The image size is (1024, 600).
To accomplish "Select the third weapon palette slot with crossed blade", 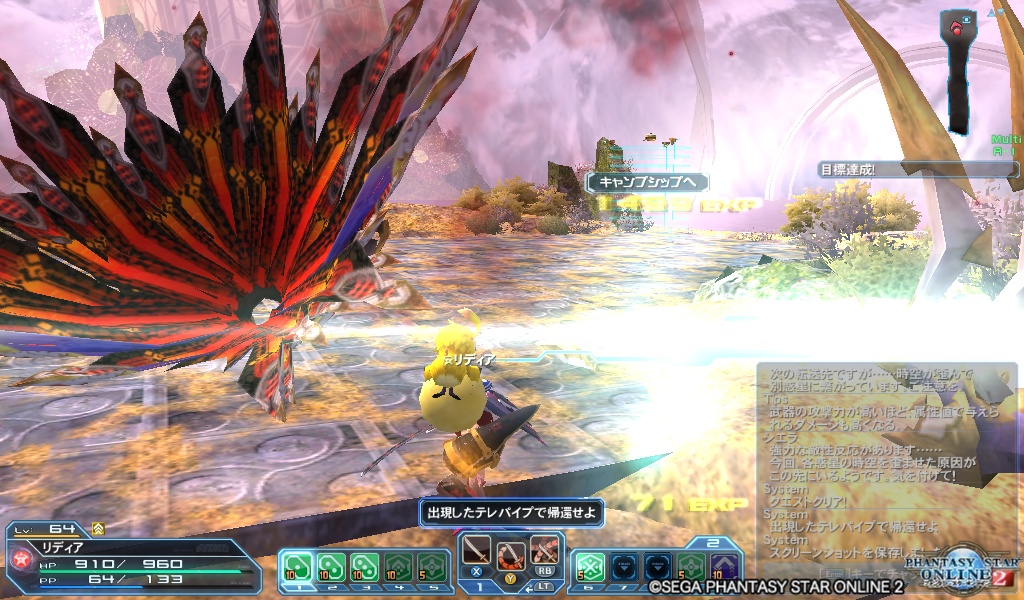I will point(544,552).
